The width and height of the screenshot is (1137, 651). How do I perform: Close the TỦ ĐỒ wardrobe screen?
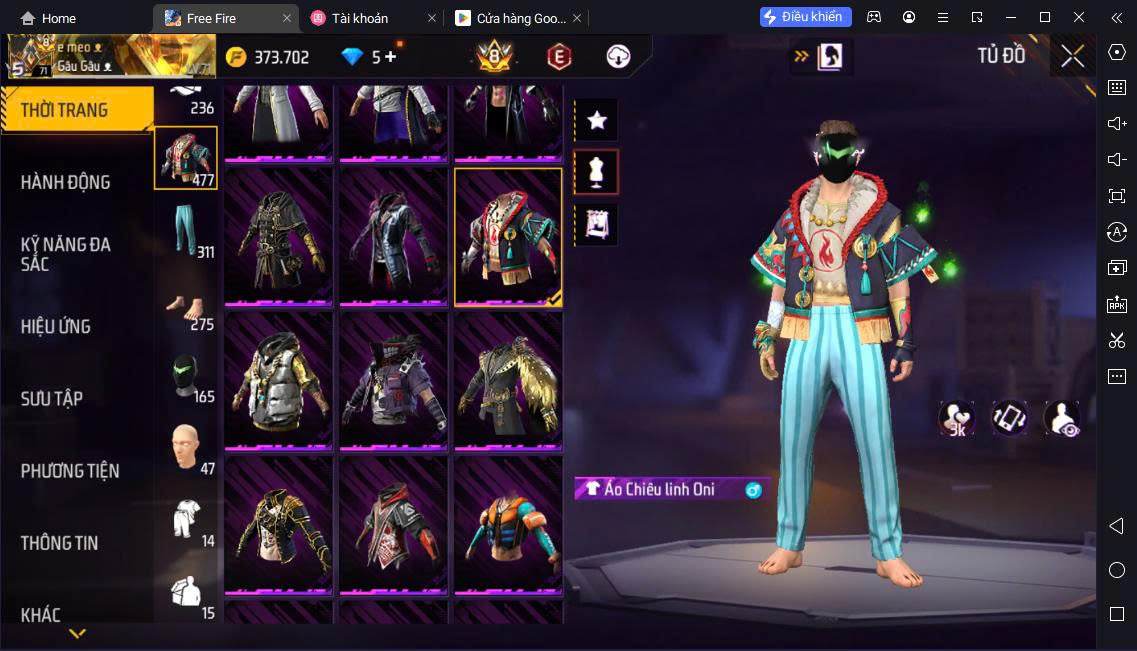click(x=1072, y=56)
